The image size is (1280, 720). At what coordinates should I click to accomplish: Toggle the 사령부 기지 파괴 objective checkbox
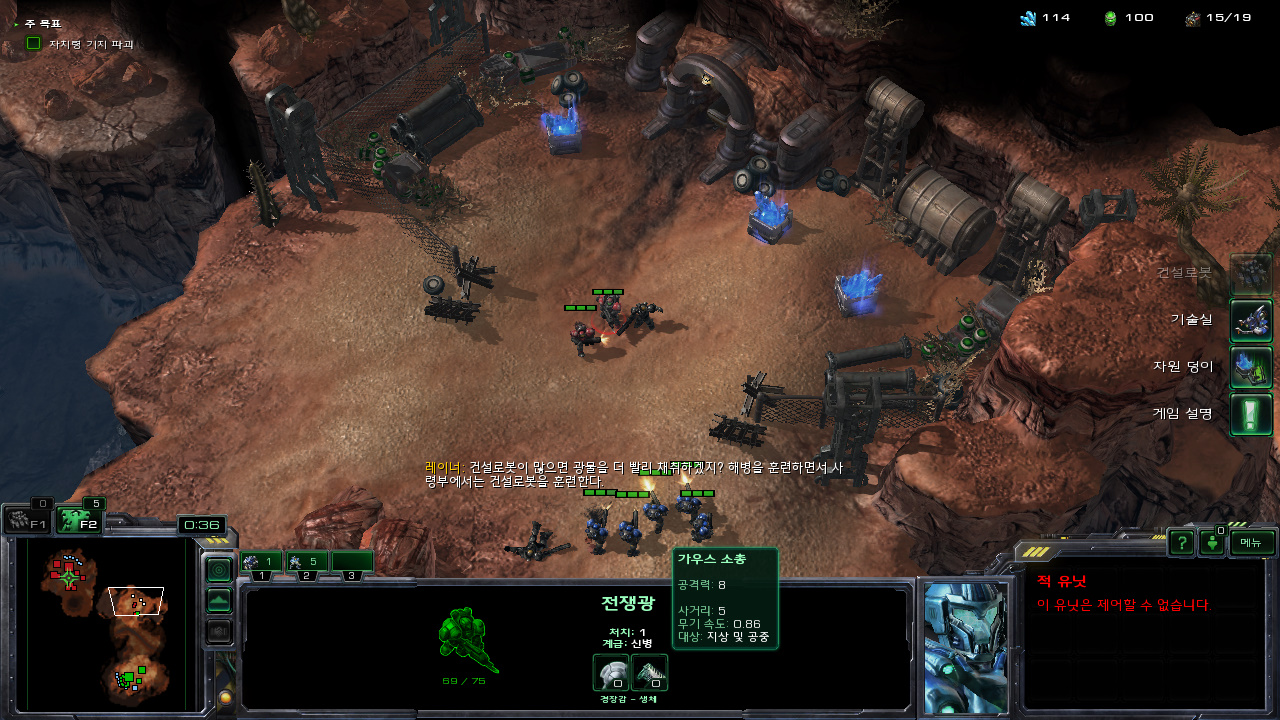point(33,43)
